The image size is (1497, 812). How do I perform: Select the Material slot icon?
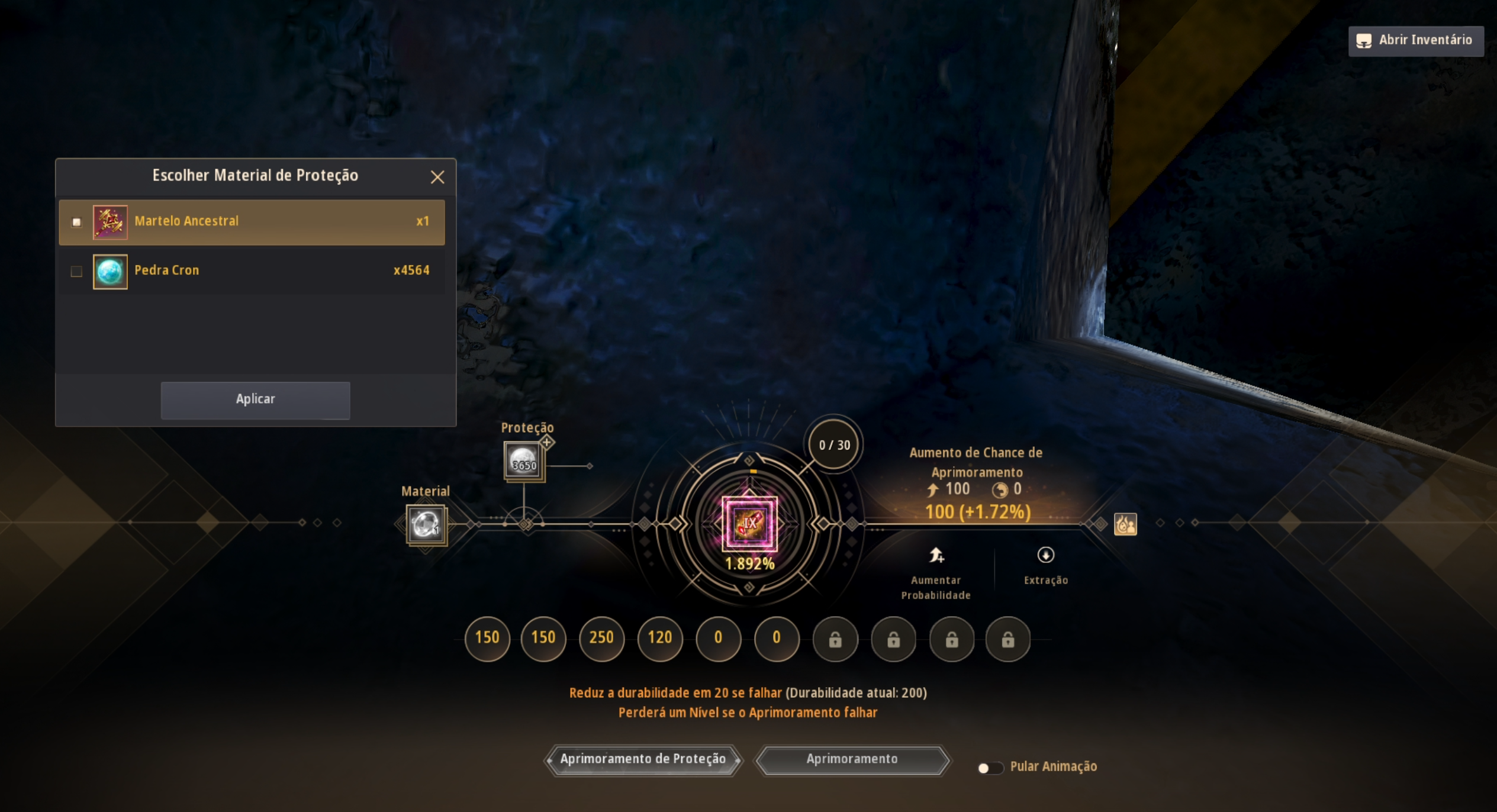[426, 524]
